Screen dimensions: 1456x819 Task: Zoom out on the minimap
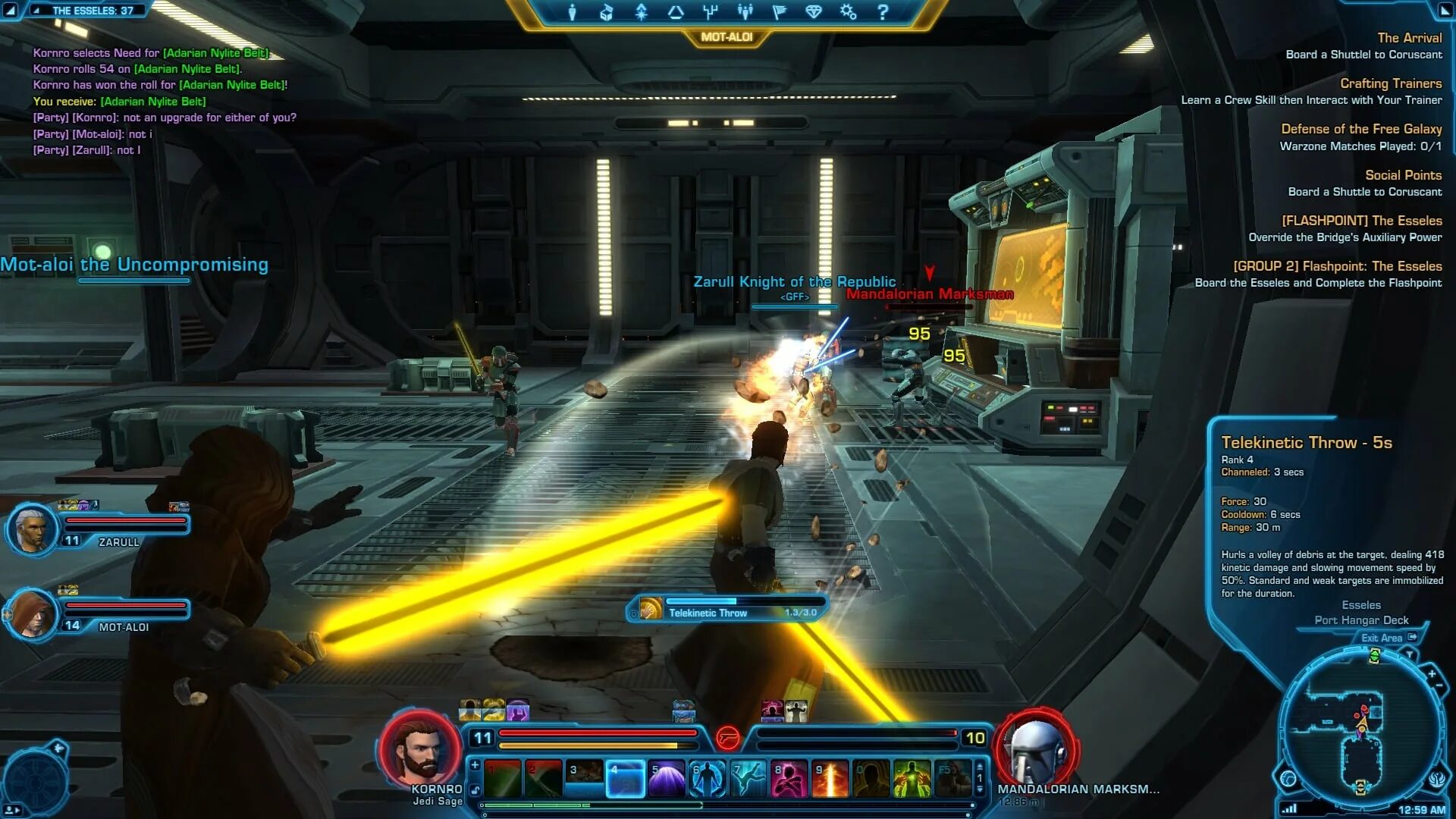[x=1439, y=686]
